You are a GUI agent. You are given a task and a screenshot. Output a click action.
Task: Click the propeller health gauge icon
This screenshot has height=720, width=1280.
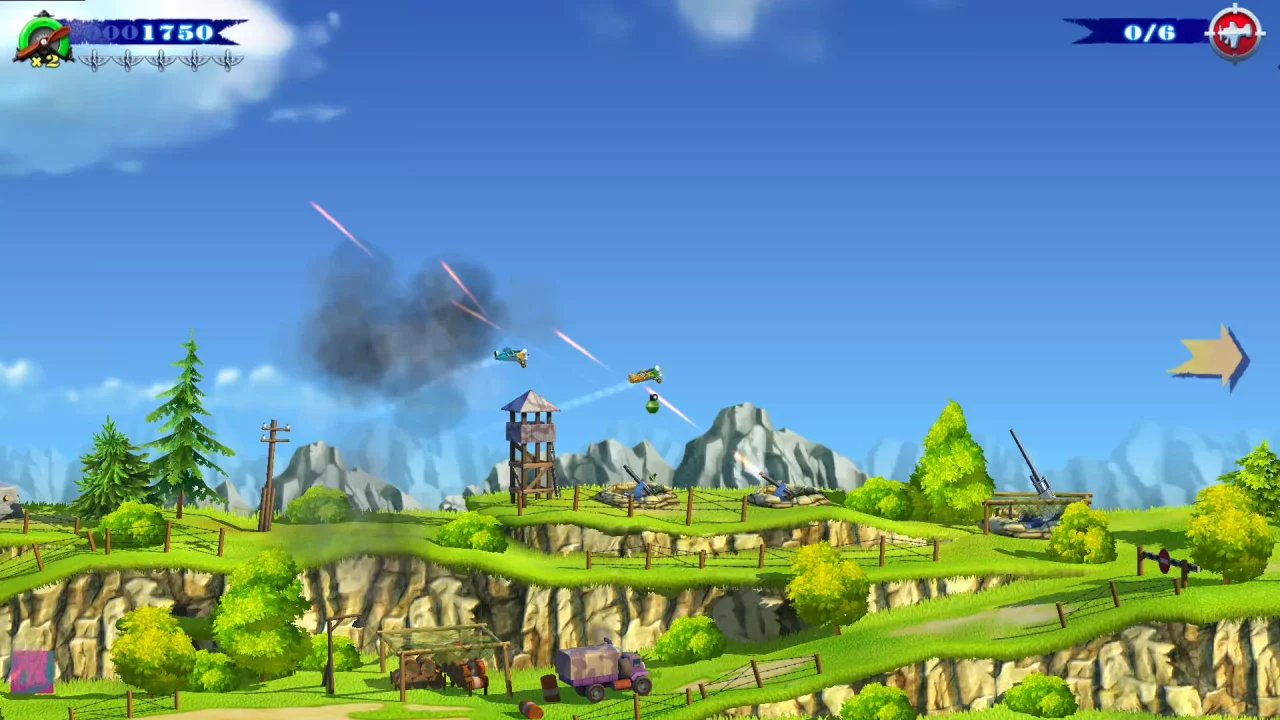click(x=45, y=37)
